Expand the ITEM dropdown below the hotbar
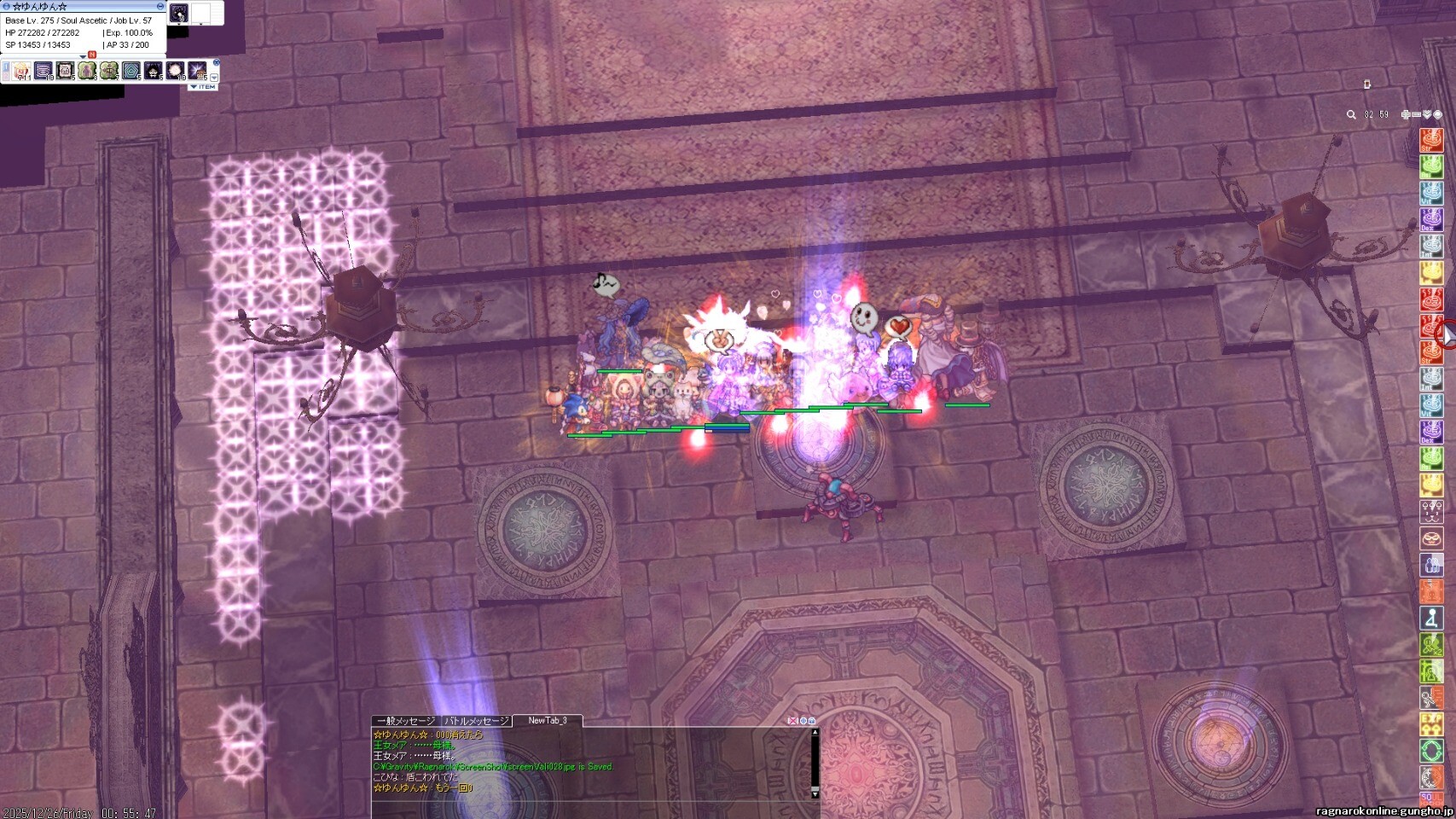The image size is (1456, 819). [x=203, y=87]
